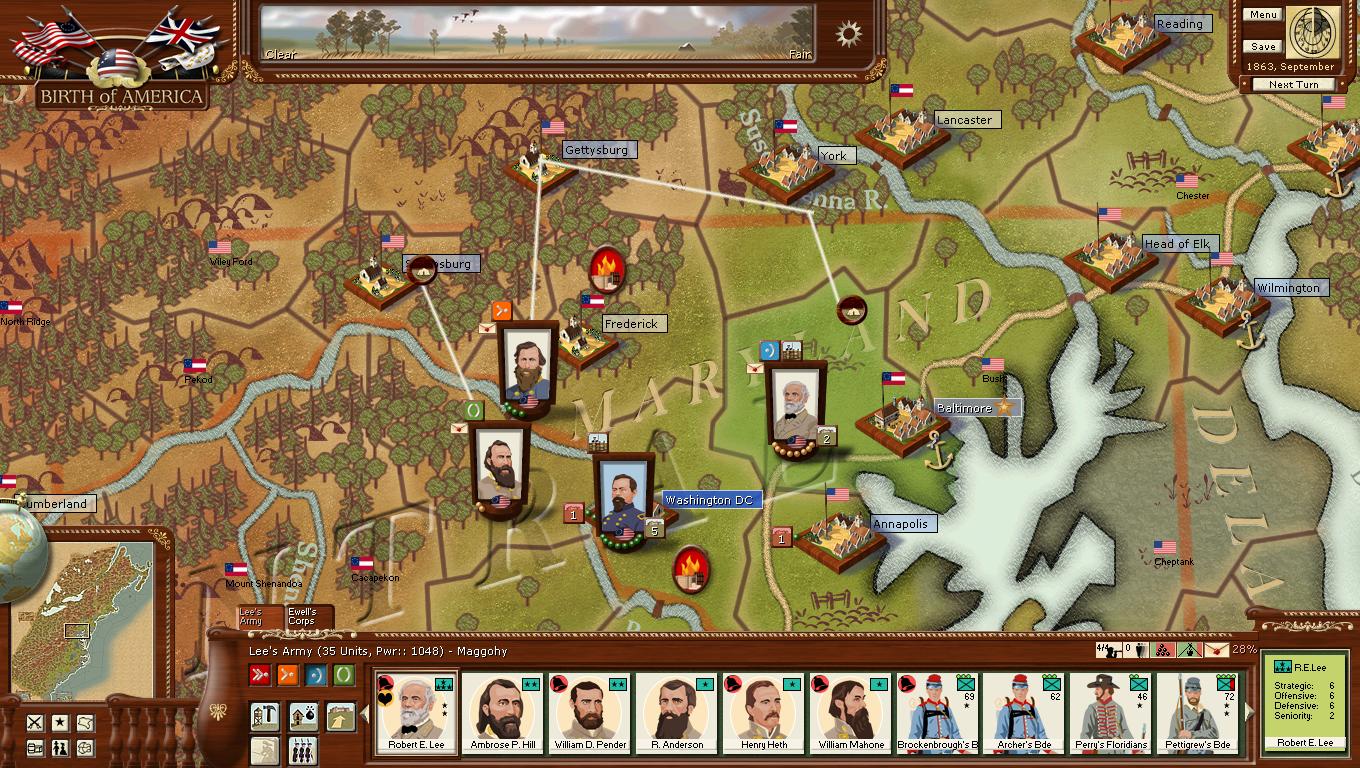
Task: Activate the green passive posture icon
Action: click(x=344, y=675)
